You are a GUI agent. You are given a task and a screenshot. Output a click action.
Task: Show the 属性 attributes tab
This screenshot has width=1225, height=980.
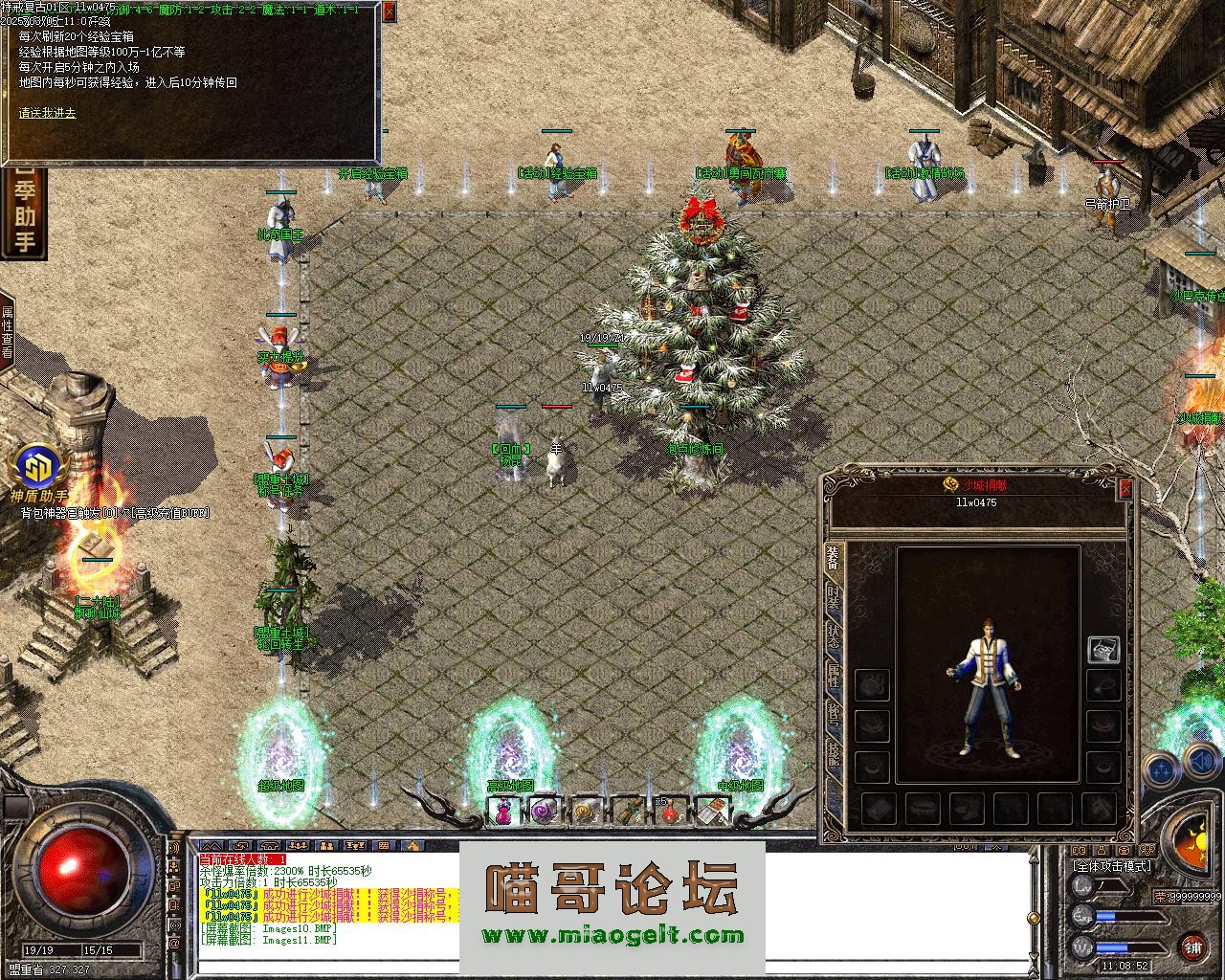834,677
